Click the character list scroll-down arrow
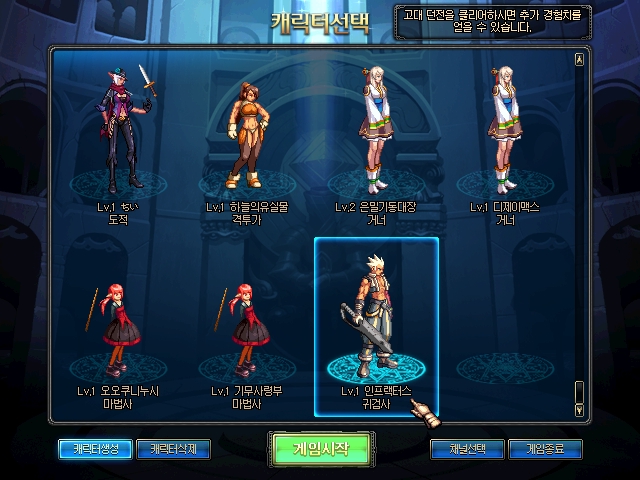The width and height of the screenshot is (640, 480). 579,409
